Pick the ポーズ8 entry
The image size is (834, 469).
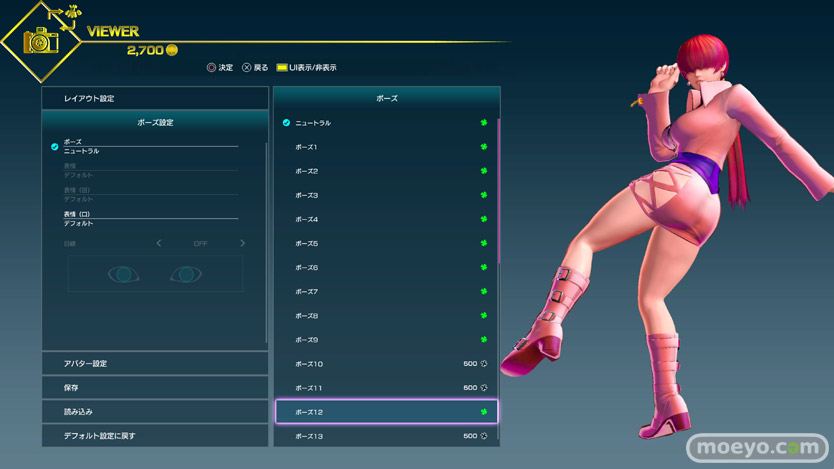[386, 316]
